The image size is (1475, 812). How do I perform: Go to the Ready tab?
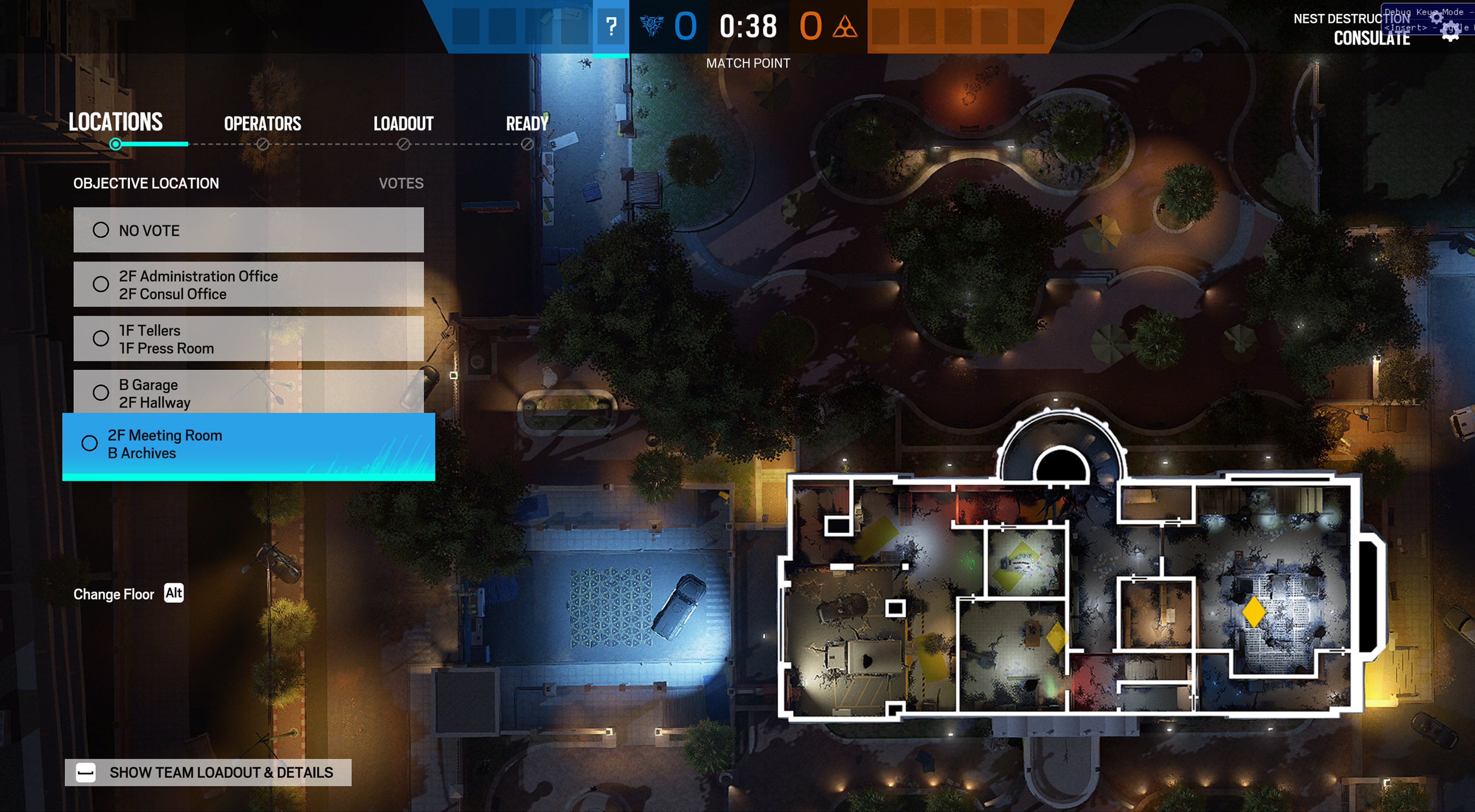pyautogui.click(x=527, y=123)
